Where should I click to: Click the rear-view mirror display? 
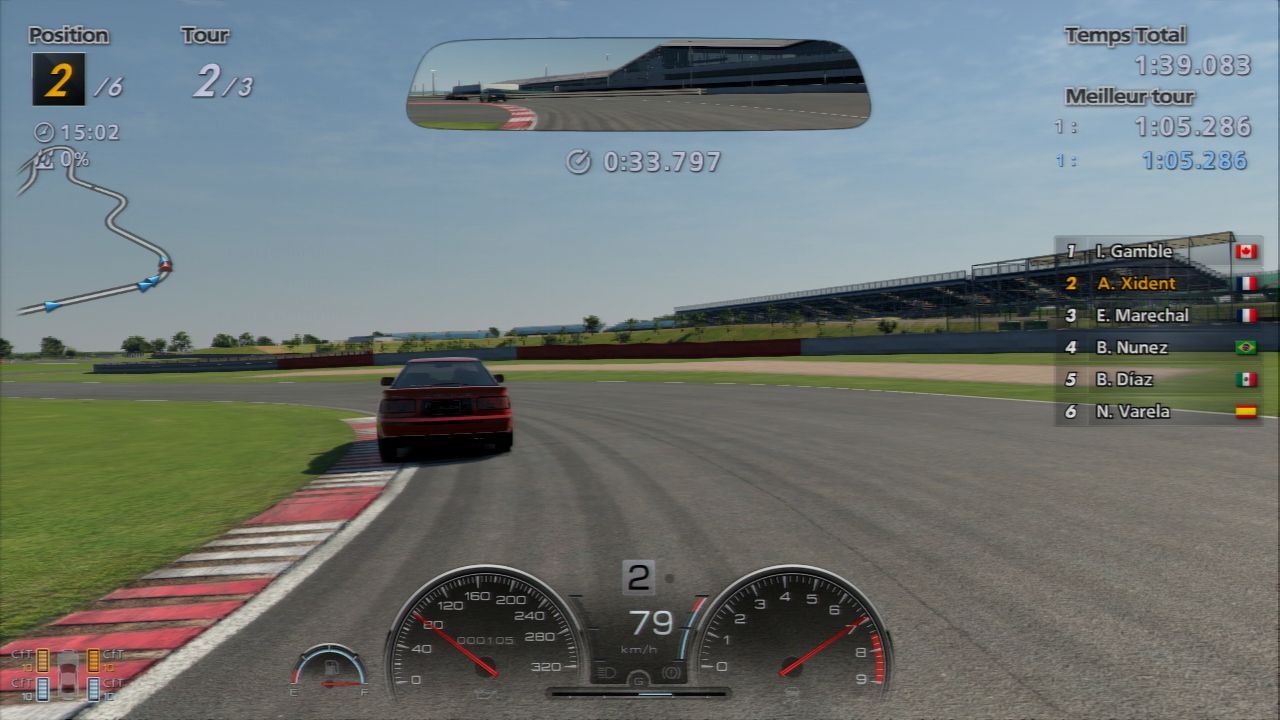coord(638,84)
